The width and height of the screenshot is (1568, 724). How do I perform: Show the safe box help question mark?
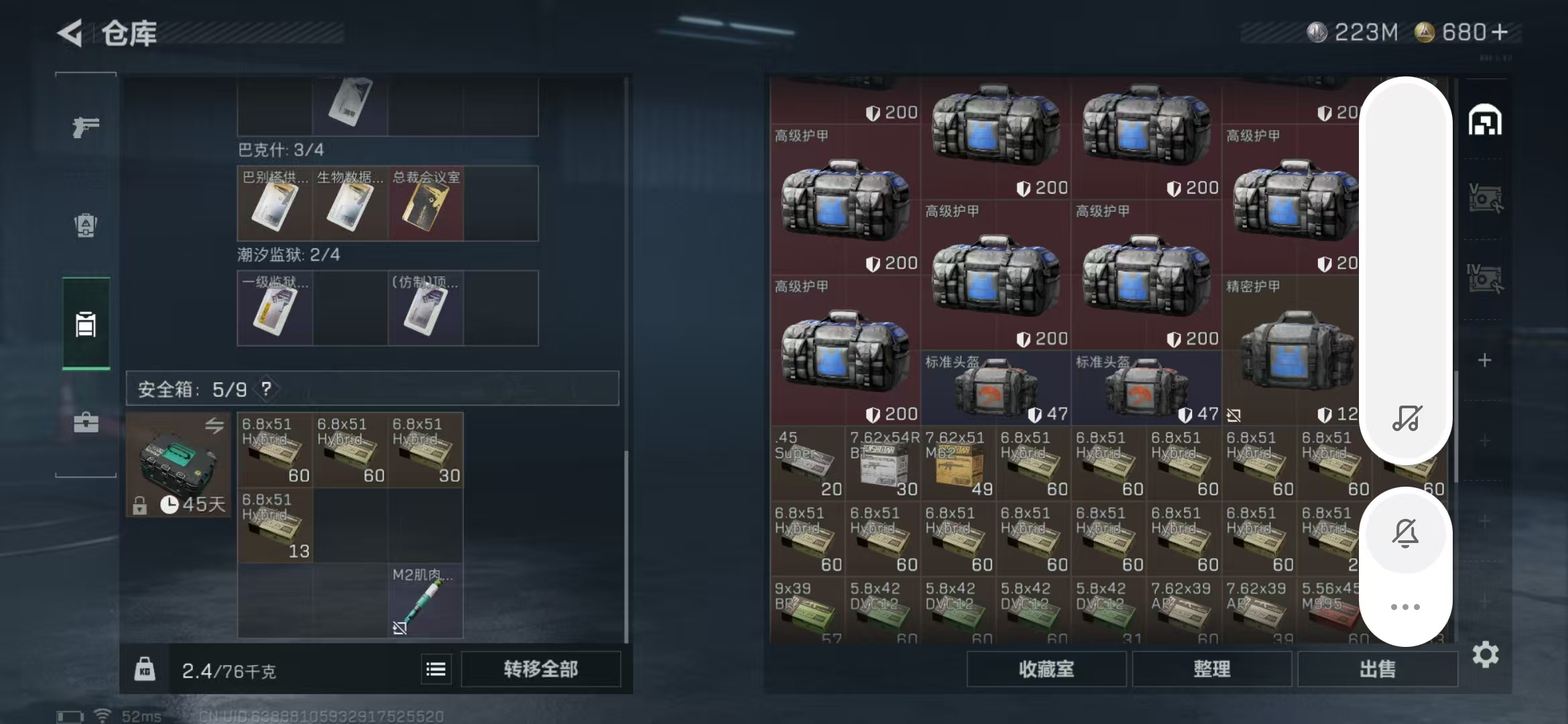[267, 389]
